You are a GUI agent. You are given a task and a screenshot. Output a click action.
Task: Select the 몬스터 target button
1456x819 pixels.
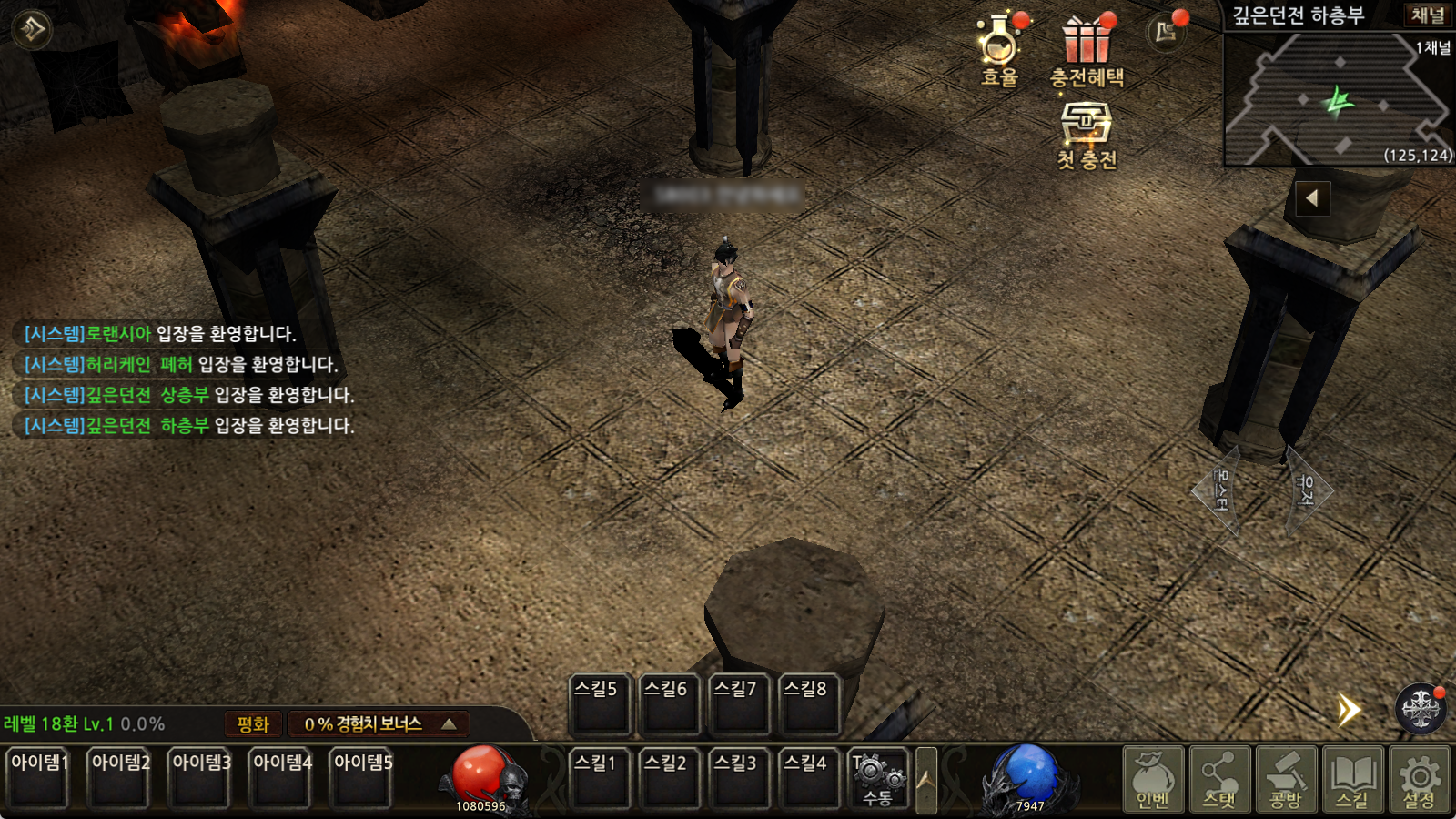point(1219,490)
